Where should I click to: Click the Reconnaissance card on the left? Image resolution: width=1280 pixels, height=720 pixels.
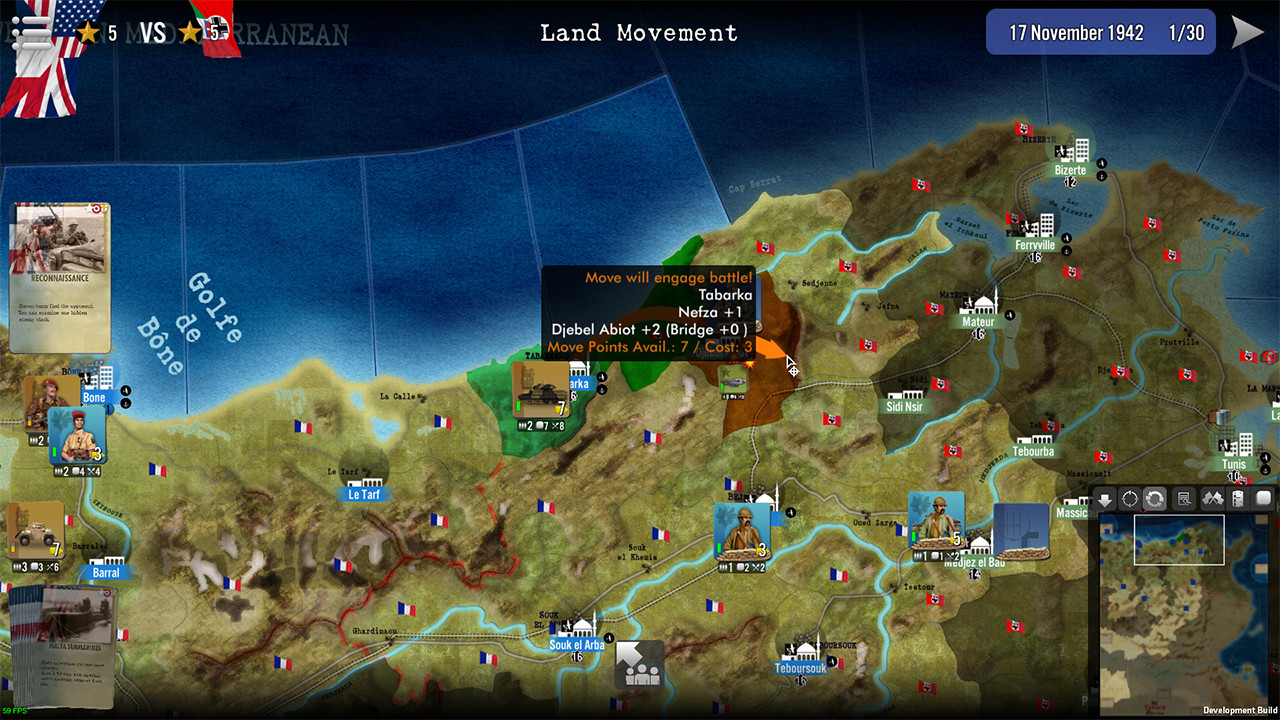click(60, 275)
